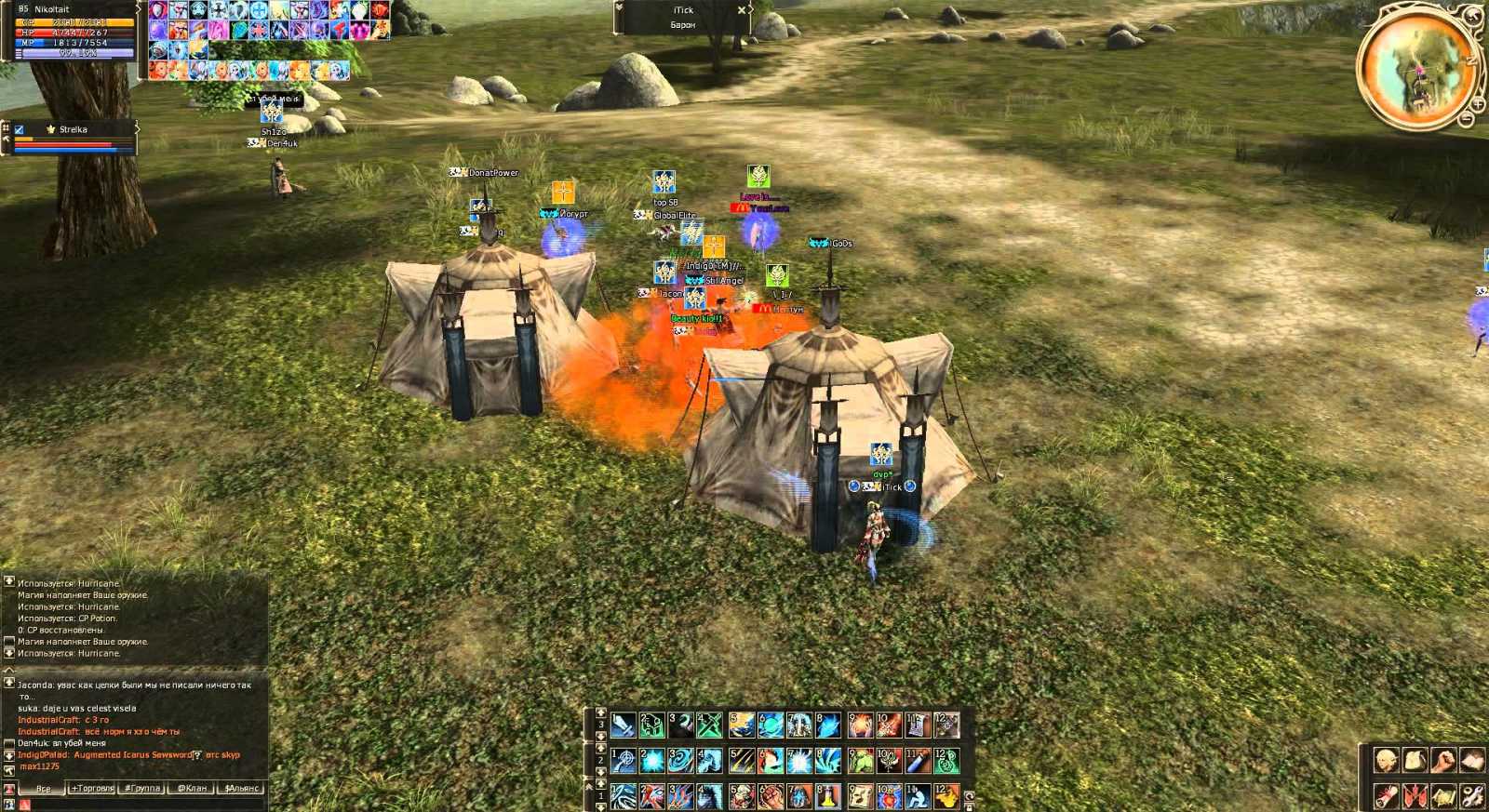Click the Augmented Icarus Sawsword item link
The image size is (1489, 812).
pyautogui.click(x=132, y=754)
